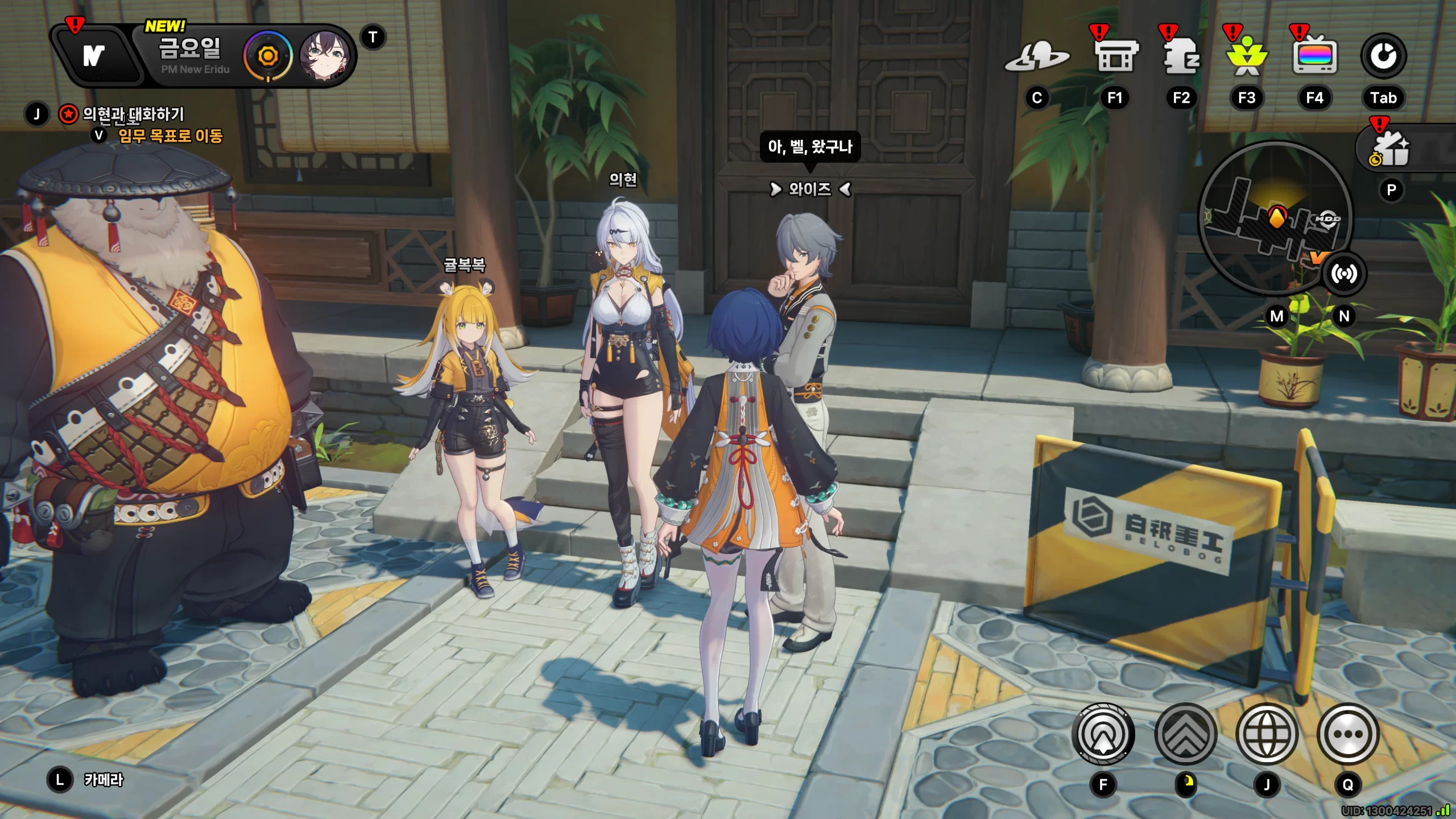The height and width of the screenshot is (819, 1456).
Task: Open the three-dots more options button
Action: (1348, 734)
